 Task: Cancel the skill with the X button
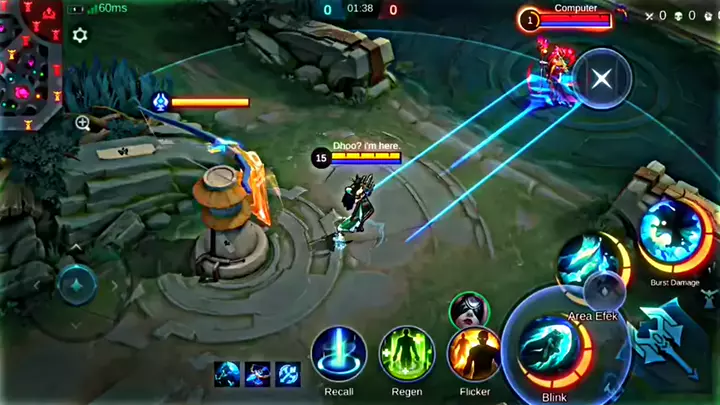pyautogui.click(x=601, y=78)
